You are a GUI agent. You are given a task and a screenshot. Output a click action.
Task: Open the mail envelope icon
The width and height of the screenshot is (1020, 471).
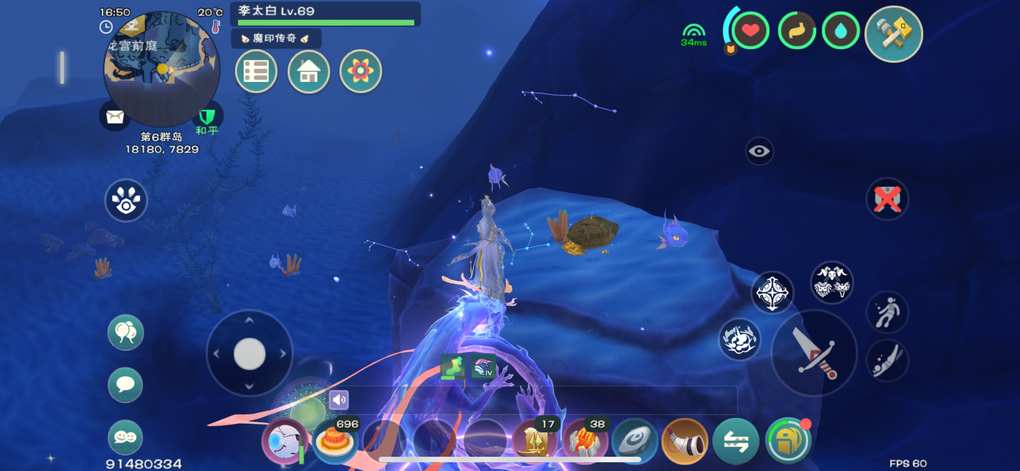116,117
